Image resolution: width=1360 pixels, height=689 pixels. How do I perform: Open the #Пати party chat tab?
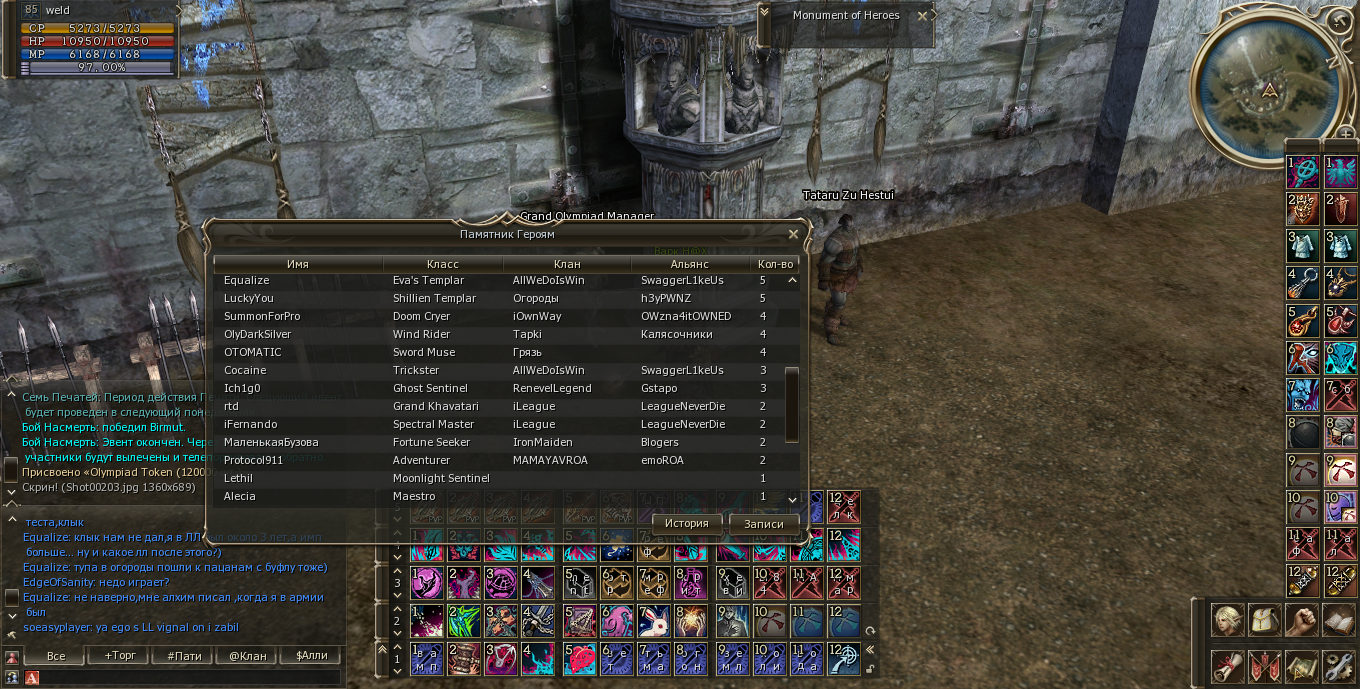(x=184, y=657)
